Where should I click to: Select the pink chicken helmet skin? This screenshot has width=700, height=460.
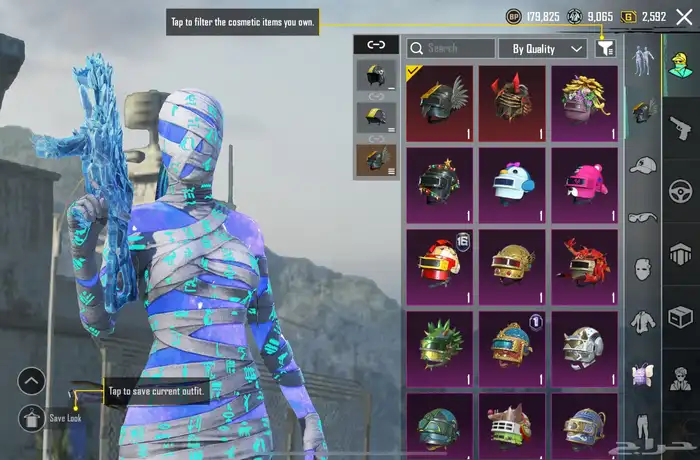(584, 184)
